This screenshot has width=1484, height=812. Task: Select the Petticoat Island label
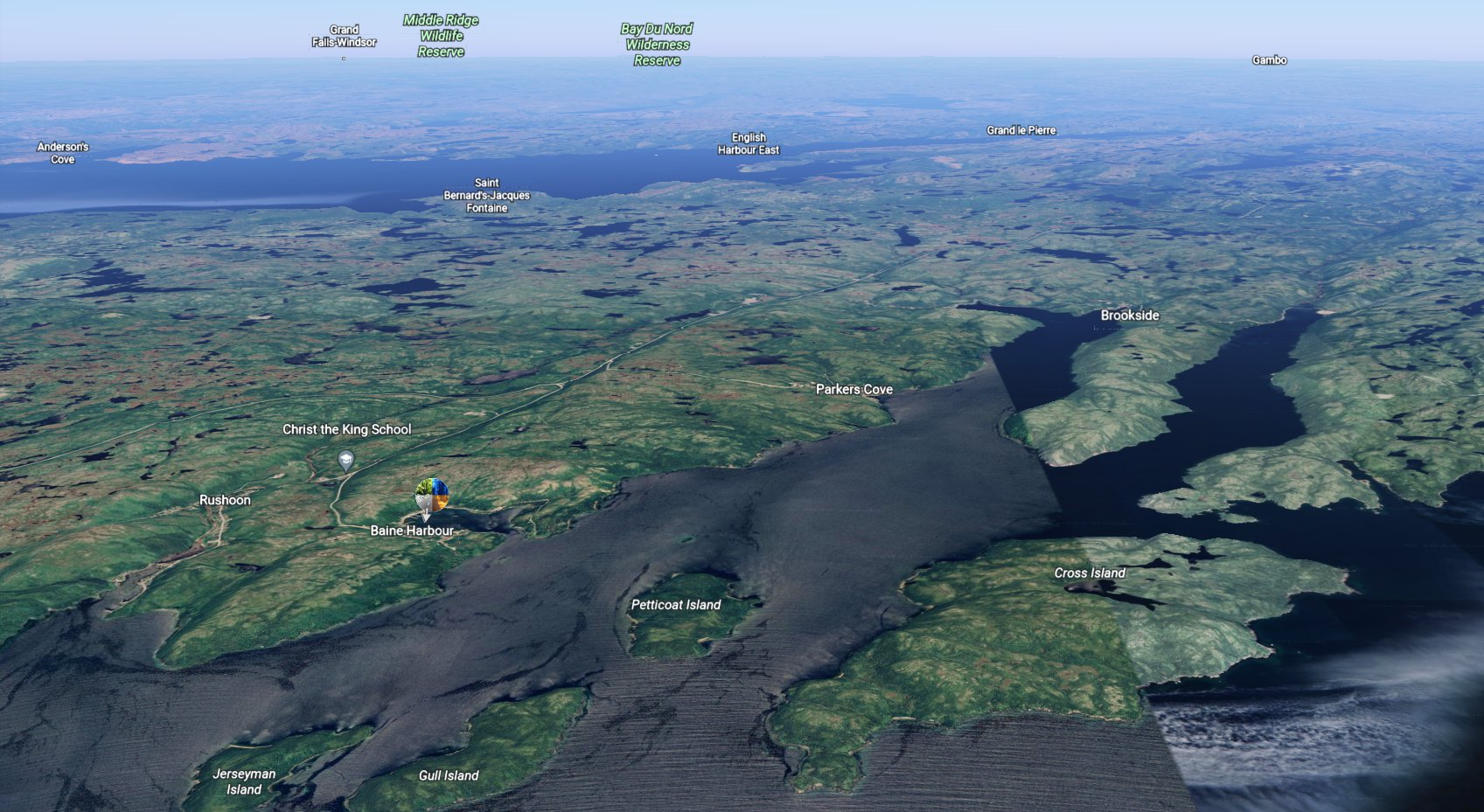[676, 605]
